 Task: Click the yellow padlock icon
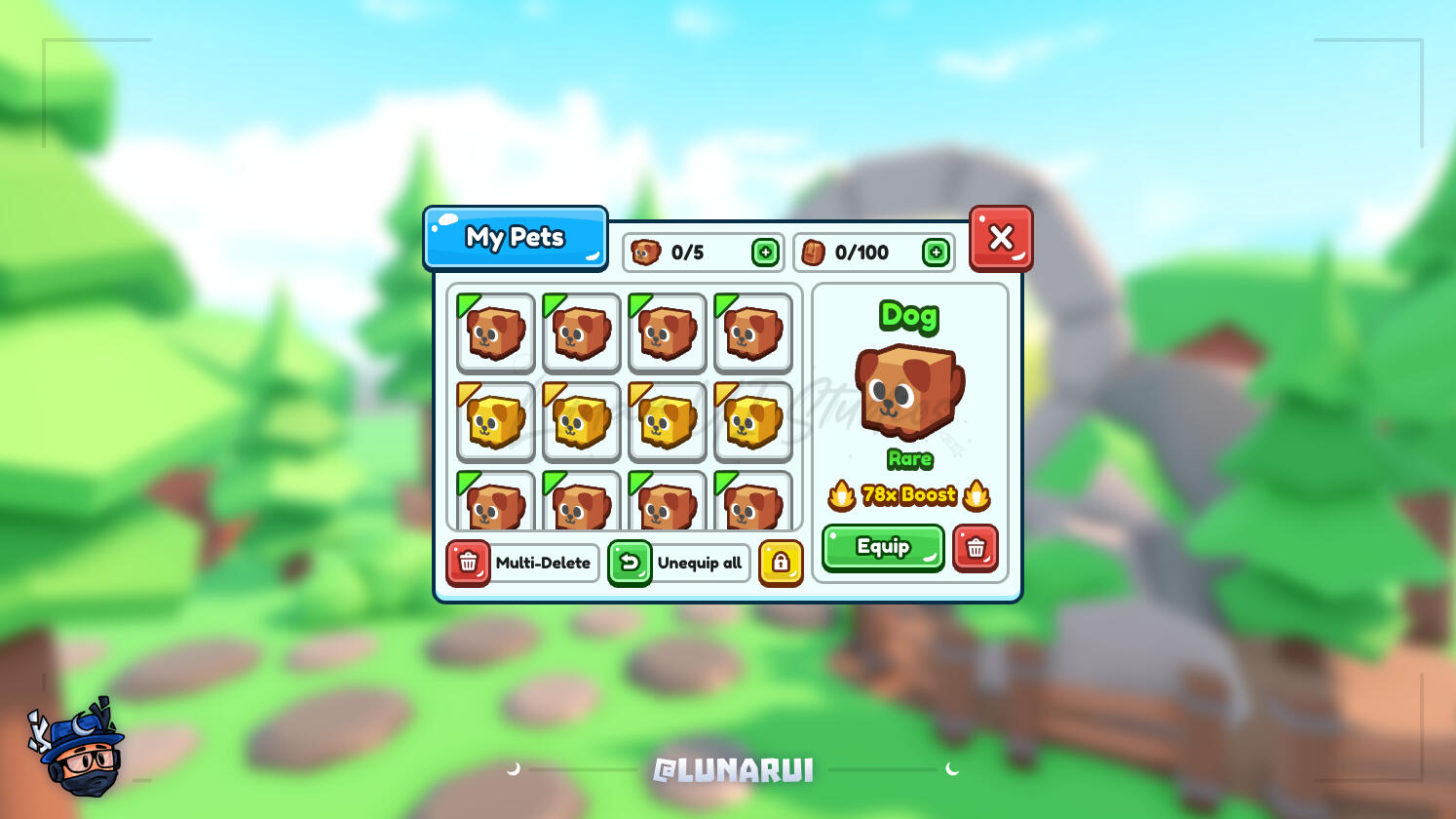[x=782, y=564]
